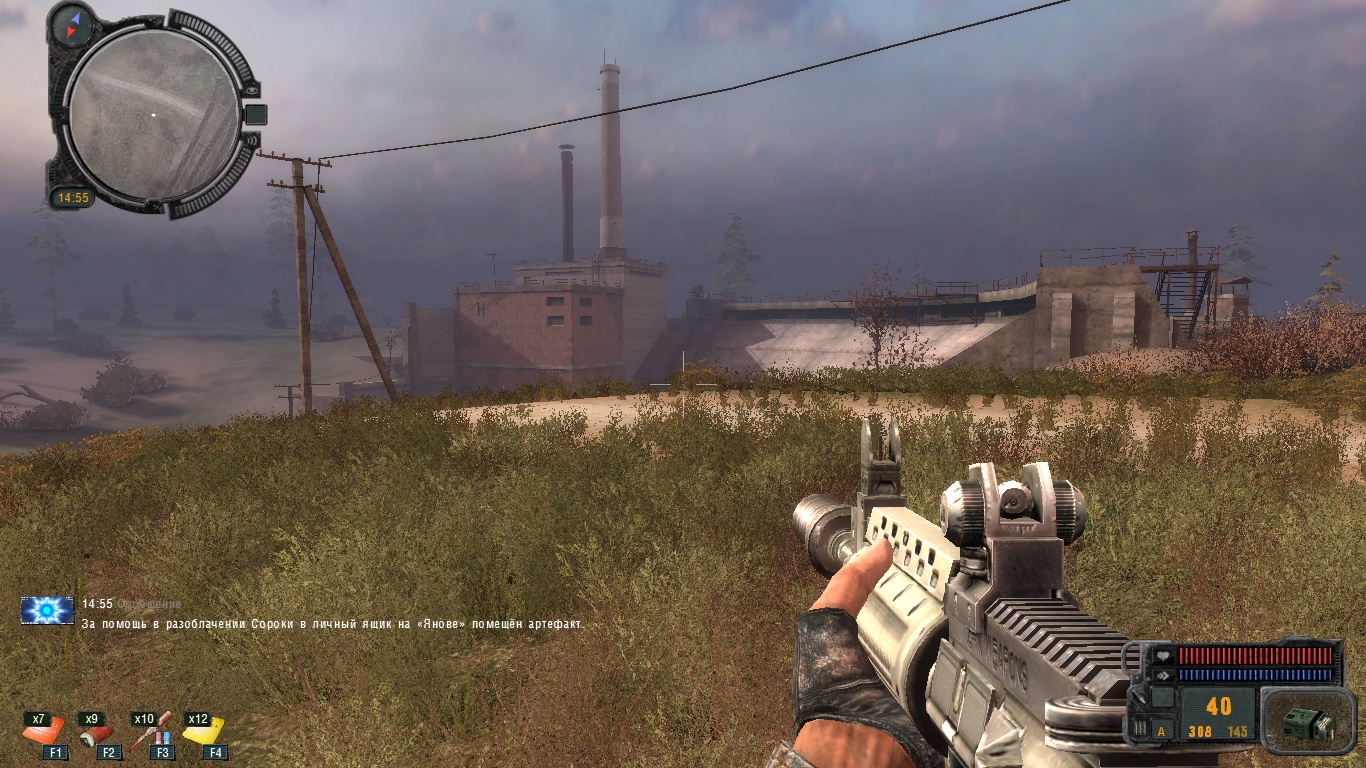
Task: Use the orange medkit in slot F1
Action: click(x=46, y=733)
